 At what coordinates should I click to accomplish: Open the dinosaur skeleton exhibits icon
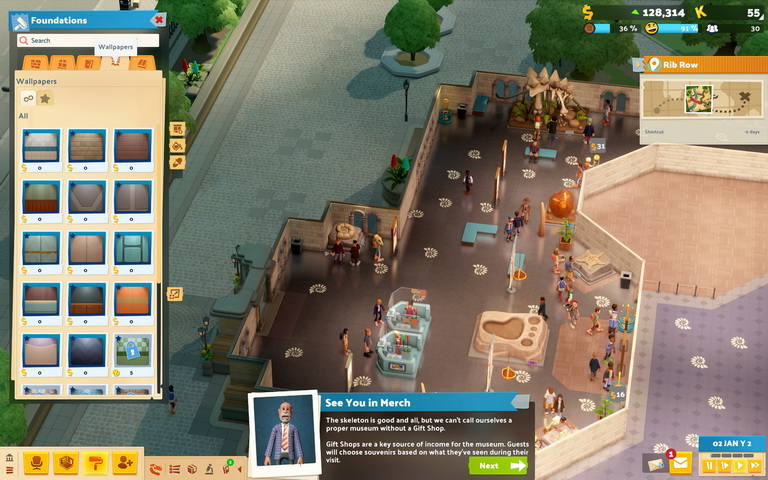156,469
